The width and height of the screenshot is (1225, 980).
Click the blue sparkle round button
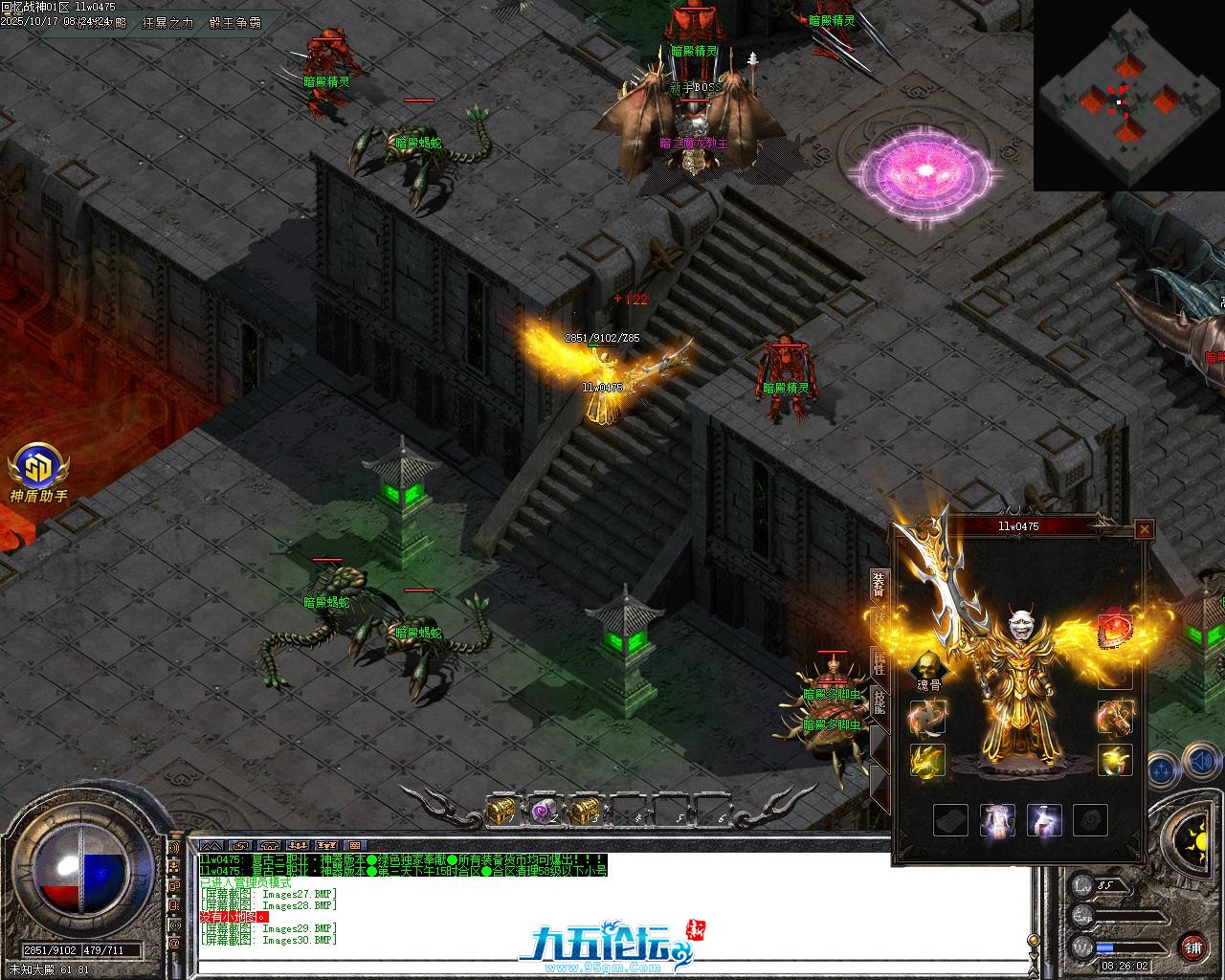pos(1162,768)
